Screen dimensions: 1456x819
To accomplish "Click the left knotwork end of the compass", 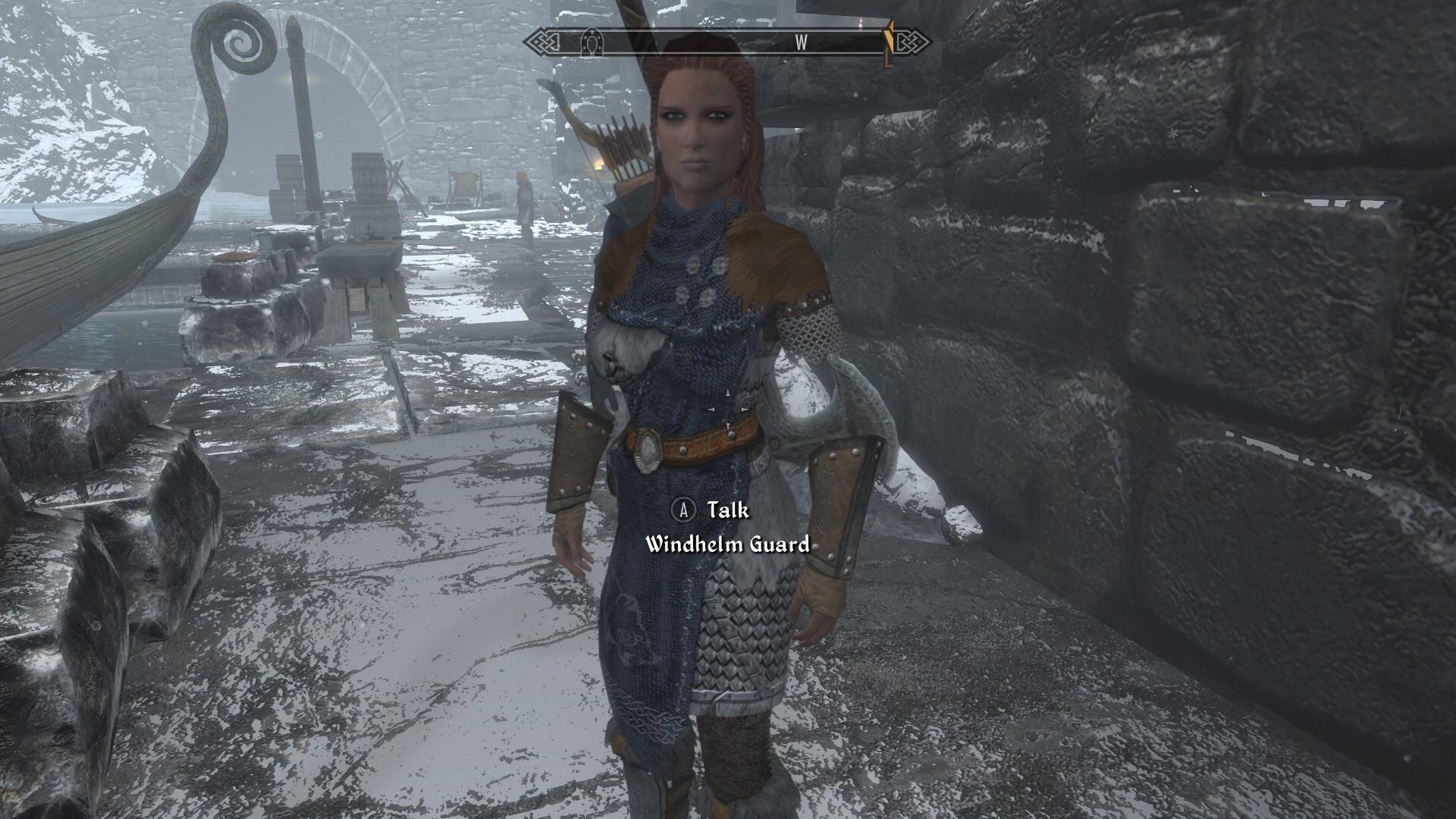I will [542, 42].
